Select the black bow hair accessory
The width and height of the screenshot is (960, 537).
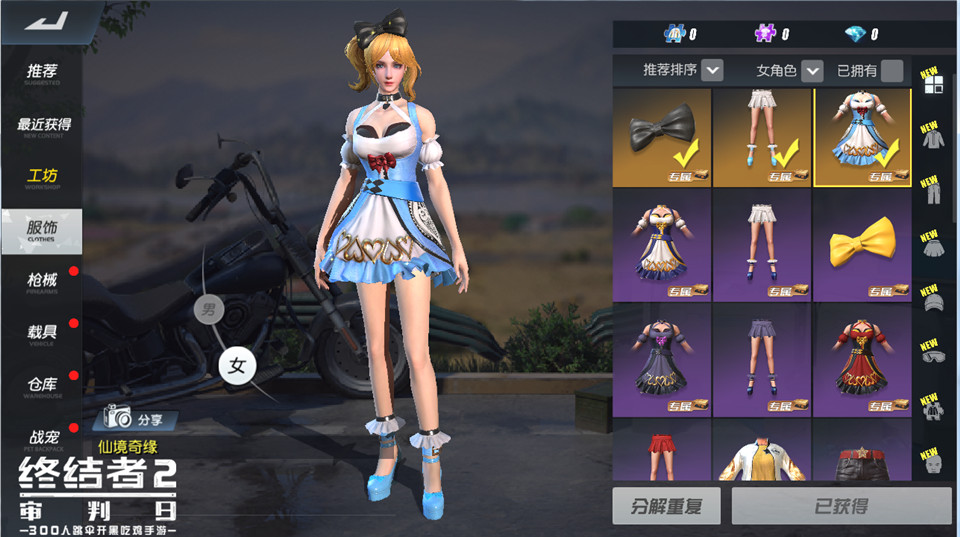pyautogui.click(x=662, y=137)
